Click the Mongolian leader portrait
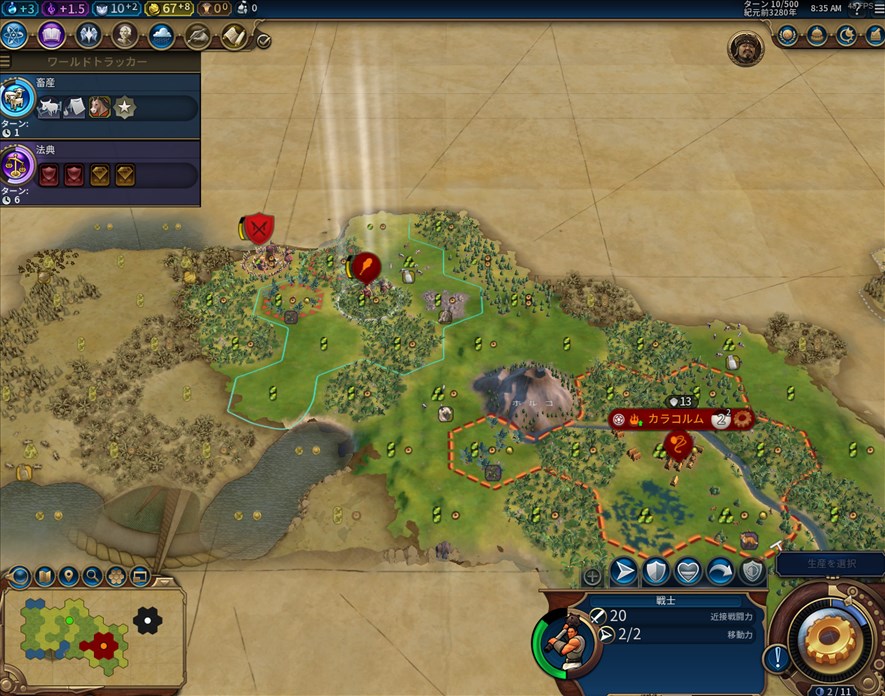This screenshot has width=885, height=696. point(745,48)
